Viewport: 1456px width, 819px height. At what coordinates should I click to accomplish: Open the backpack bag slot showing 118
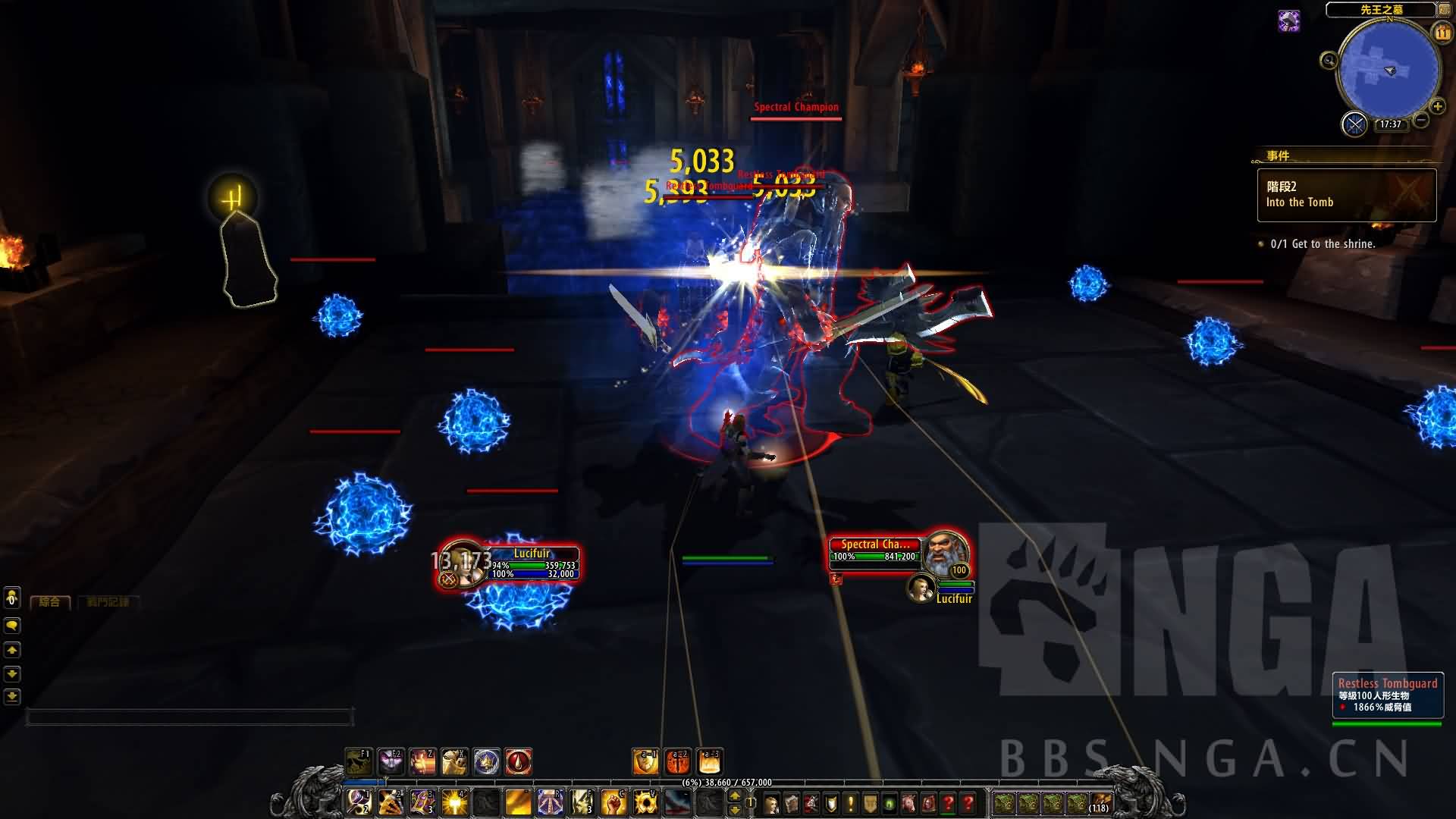(1100, 803)
